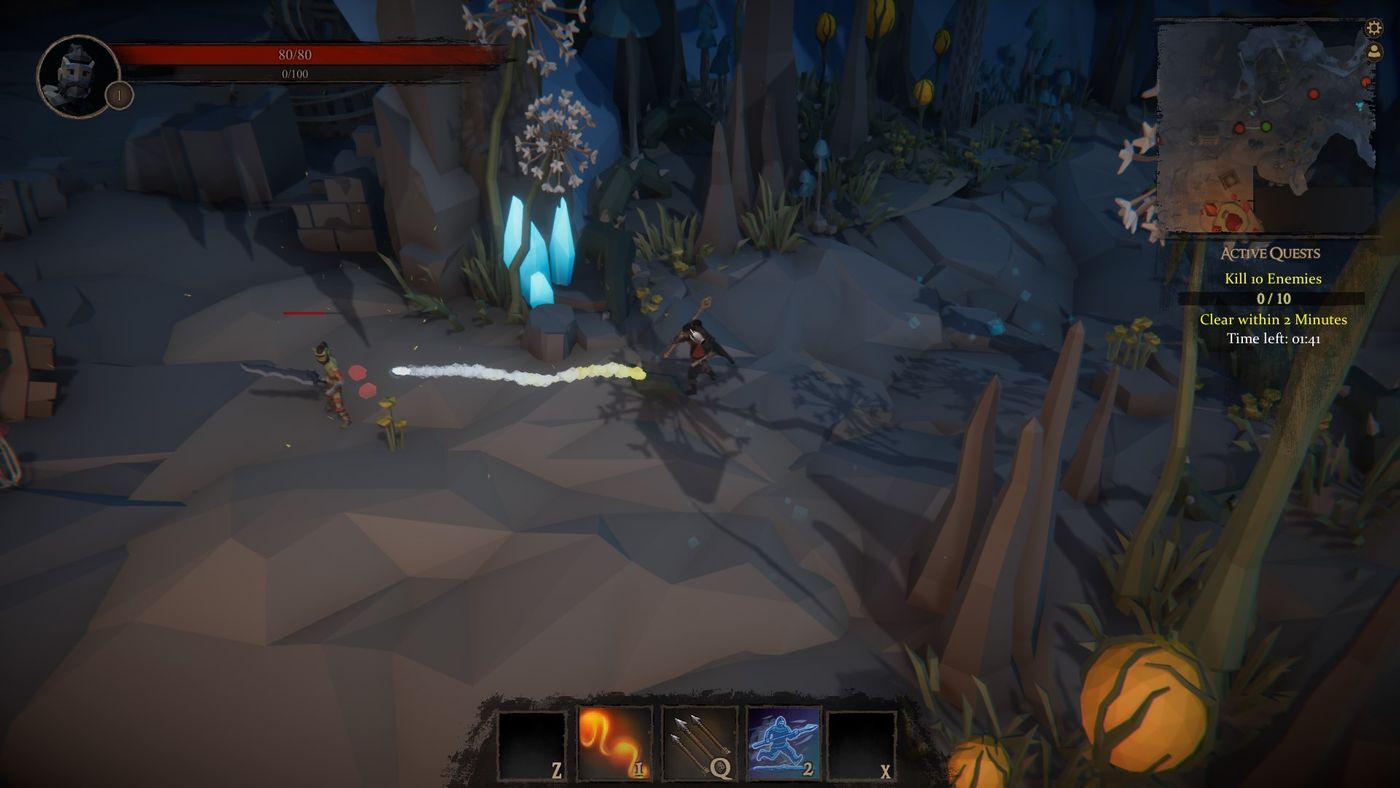The image size is (1400, 788).
Task: Open the player/social icon below the settings gear
Action: coord(1374,52)
